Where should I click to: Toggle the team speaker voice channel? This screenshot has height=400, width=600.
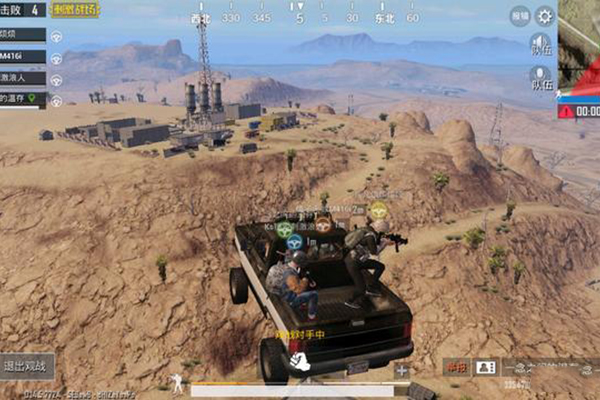(x=540, y=46)
